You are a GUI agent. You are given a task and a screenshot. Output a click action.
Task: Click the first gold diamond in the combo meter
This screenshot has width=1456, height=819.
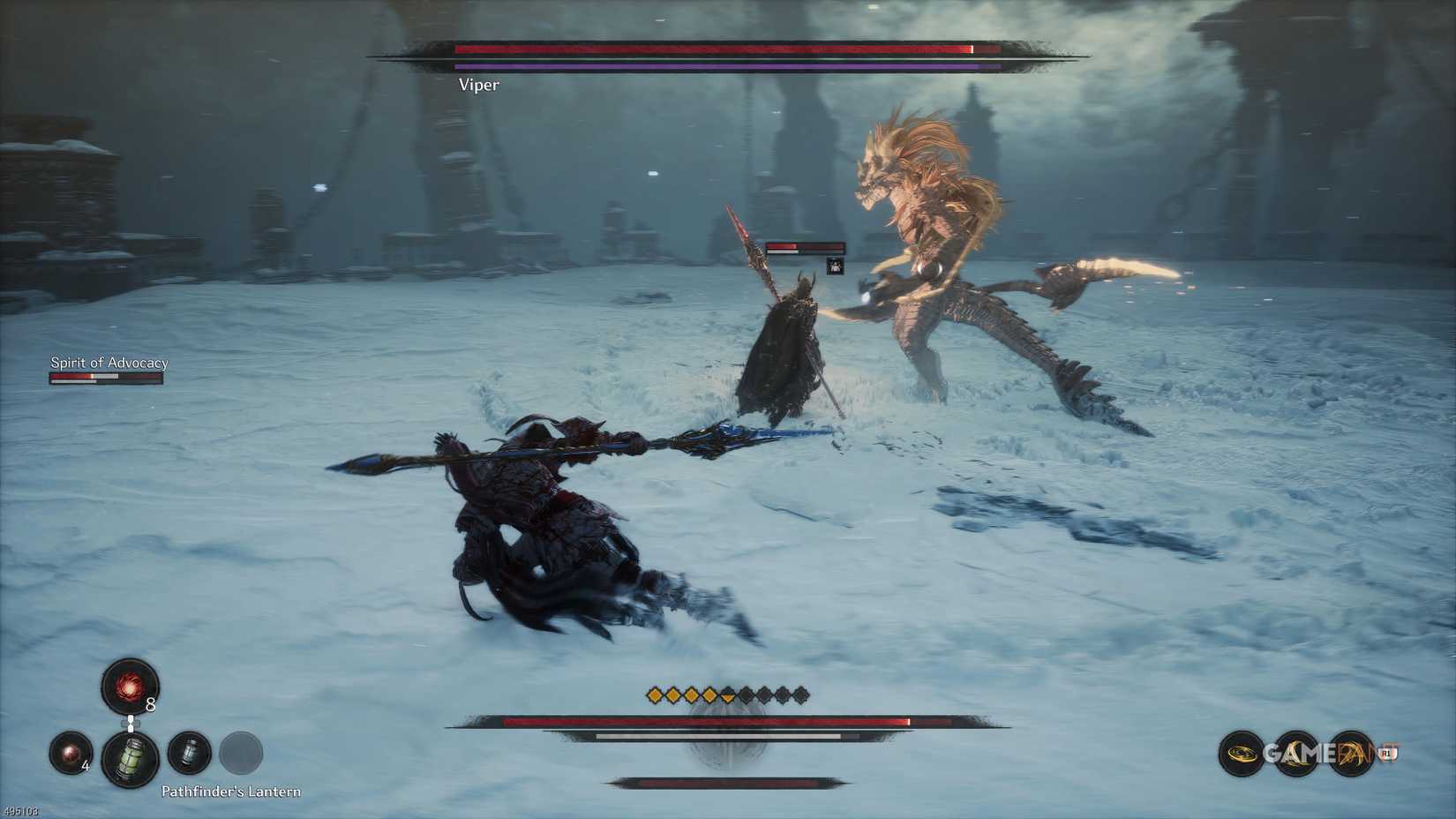pyautogui.click(x=653, y=695)
